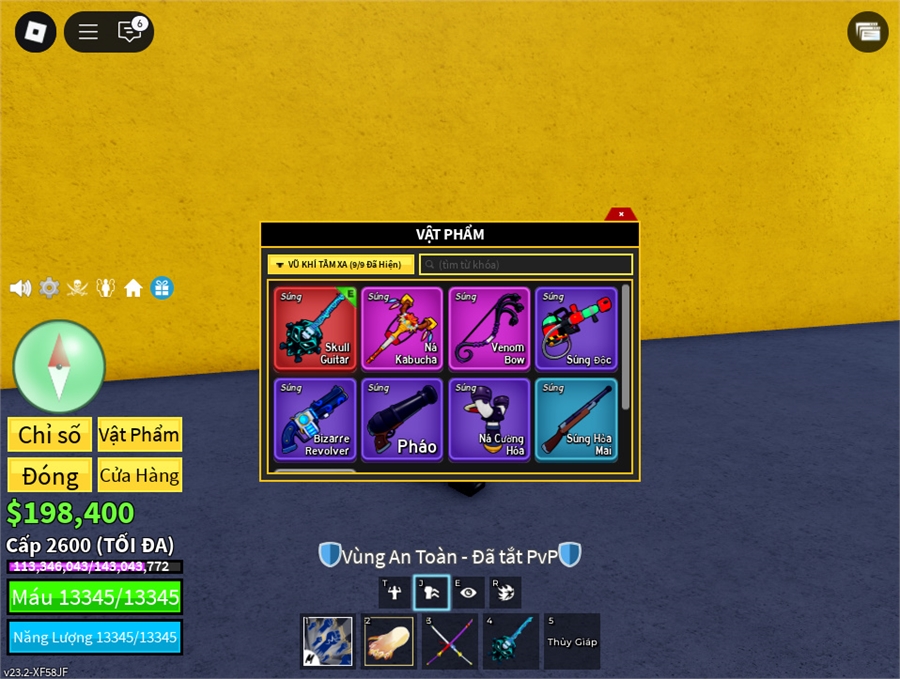Select the Bizarre Revolver
This screenshot has height=679, width=900.
point(316,419)
